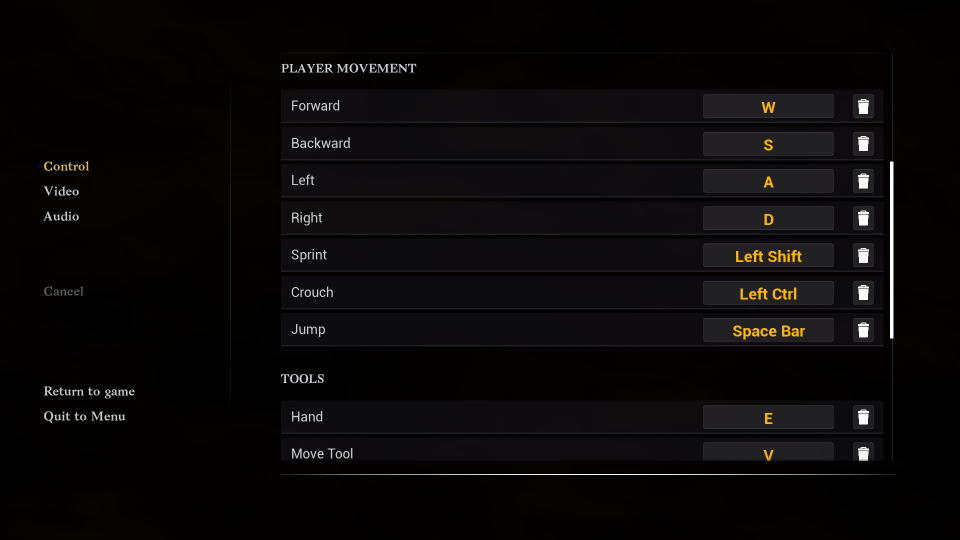
Task: Switch to the Video settings
Action: pos(61,191)
